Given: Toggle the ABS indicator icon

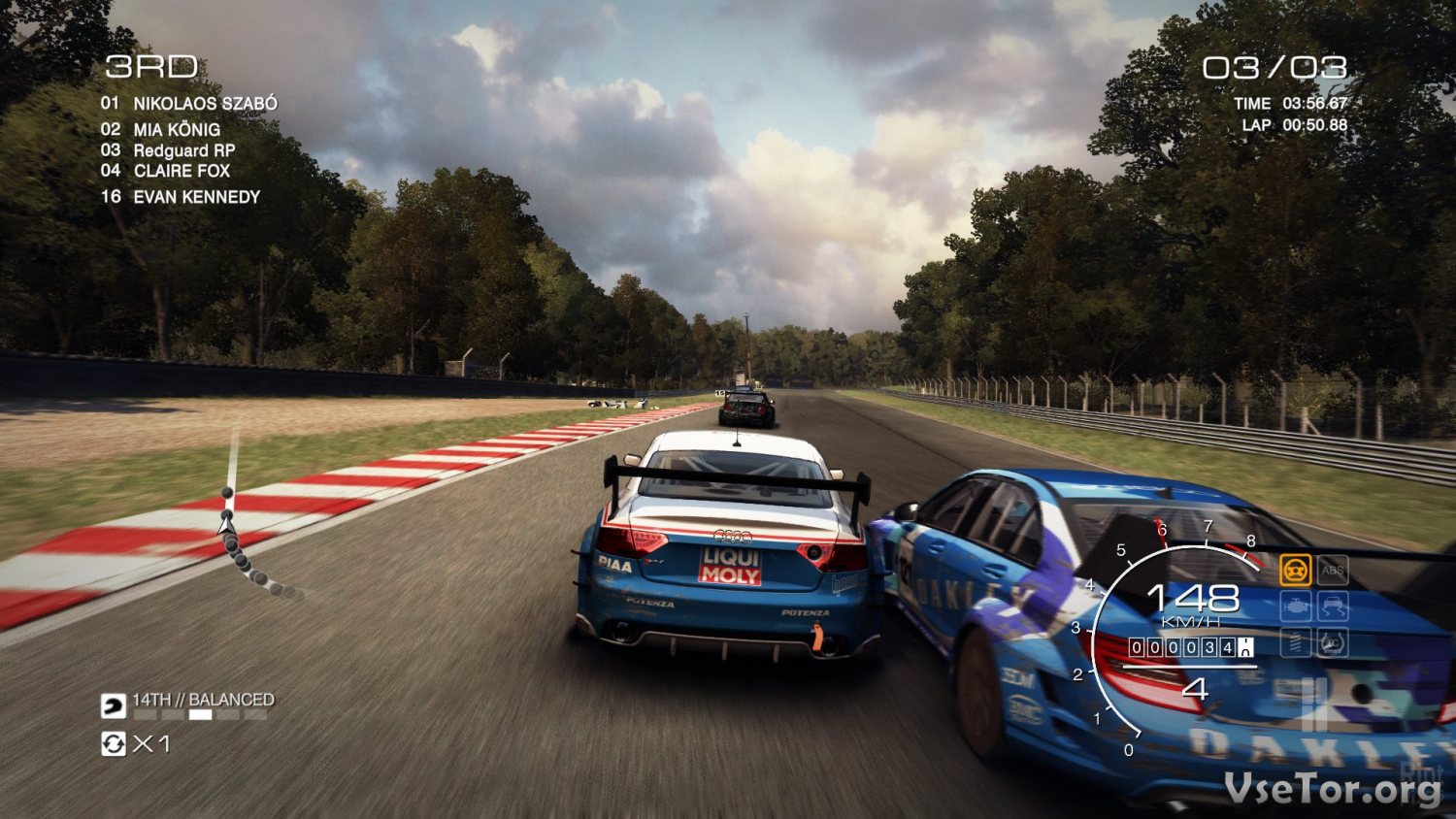Looking at the screenshot, I should coord(1333,570).
